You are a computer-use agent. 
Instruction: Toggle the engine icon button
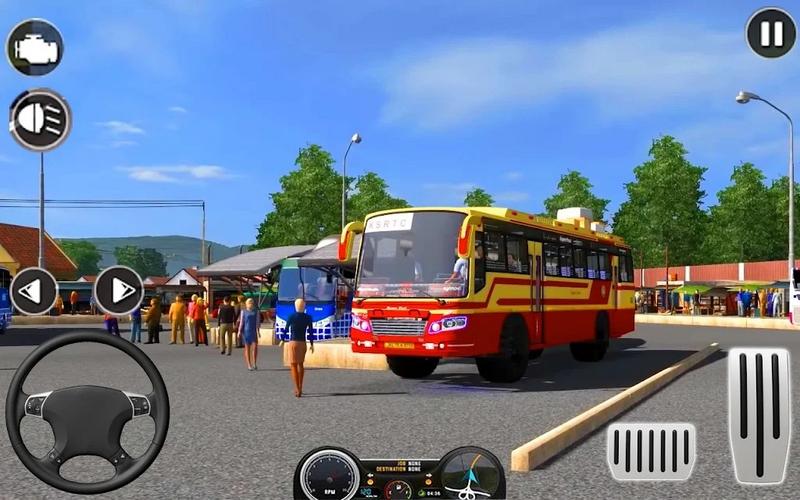pos(35,47)
